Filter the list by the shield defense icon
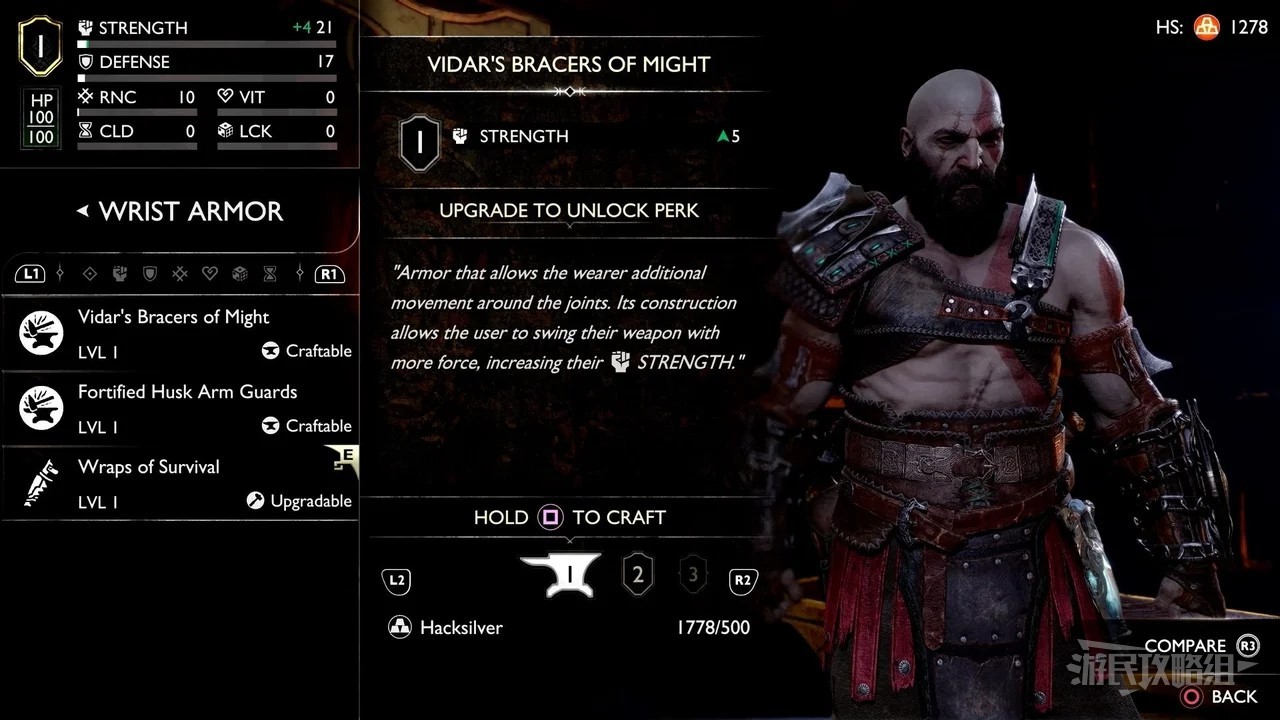This screenshot has height=720, width=1280. point(150,273)
